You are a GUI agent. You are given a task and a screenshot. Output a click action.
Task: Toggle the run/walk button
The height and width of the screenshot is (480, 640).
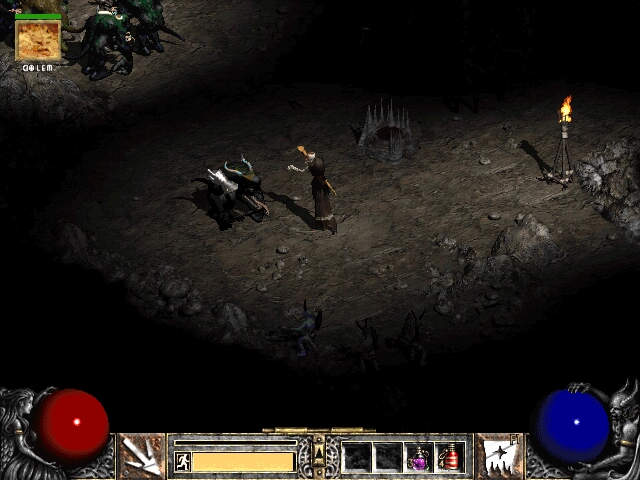coord(183,461)
